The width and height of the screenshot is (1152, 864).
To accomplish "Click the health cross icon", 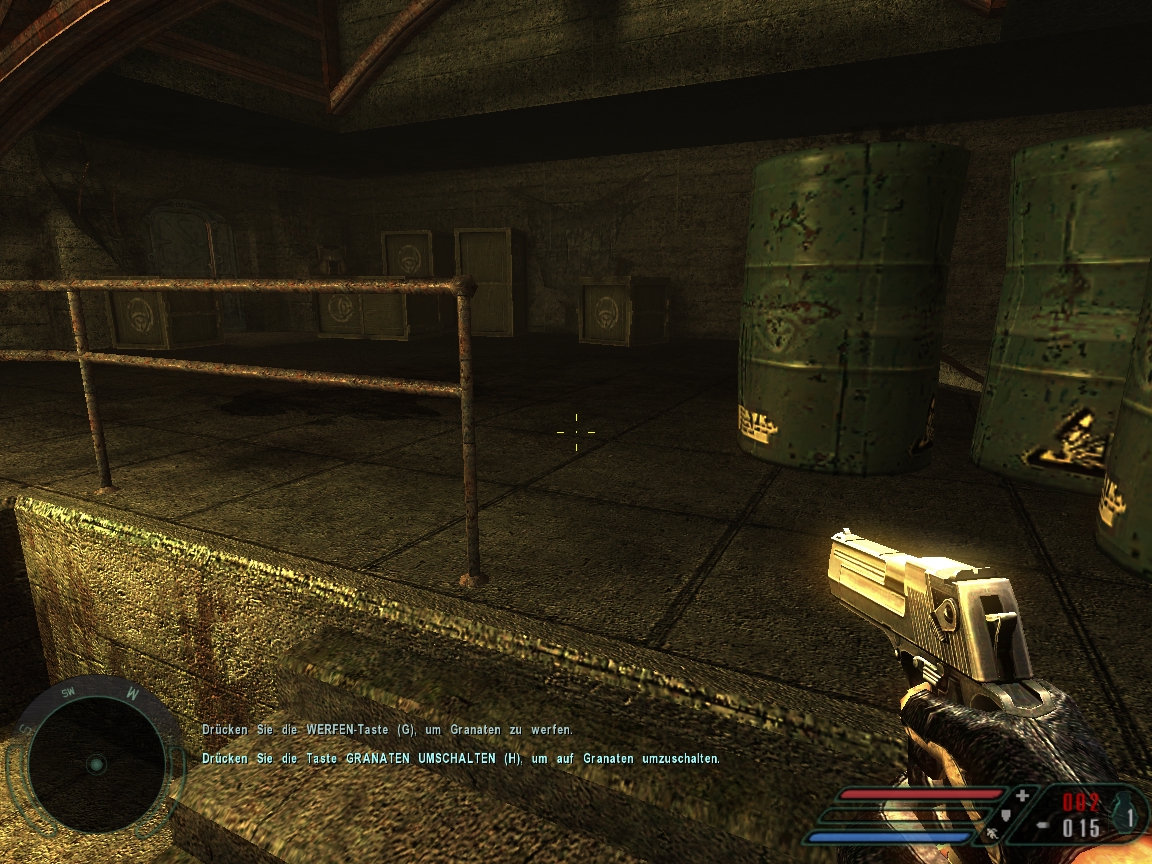I will [1022, 796].
